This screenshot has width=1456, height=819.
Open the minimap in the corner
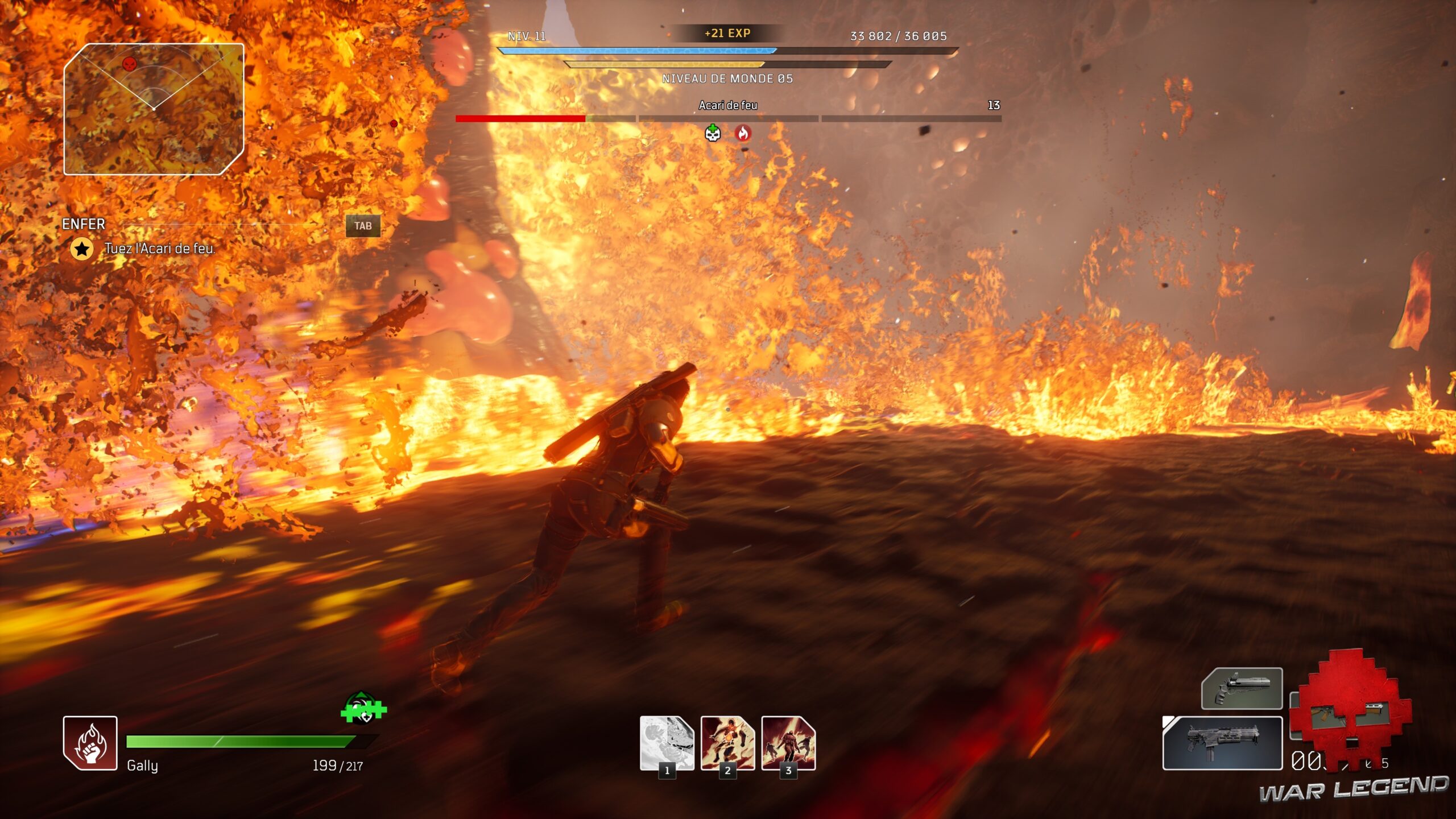[x=154, y=109]
